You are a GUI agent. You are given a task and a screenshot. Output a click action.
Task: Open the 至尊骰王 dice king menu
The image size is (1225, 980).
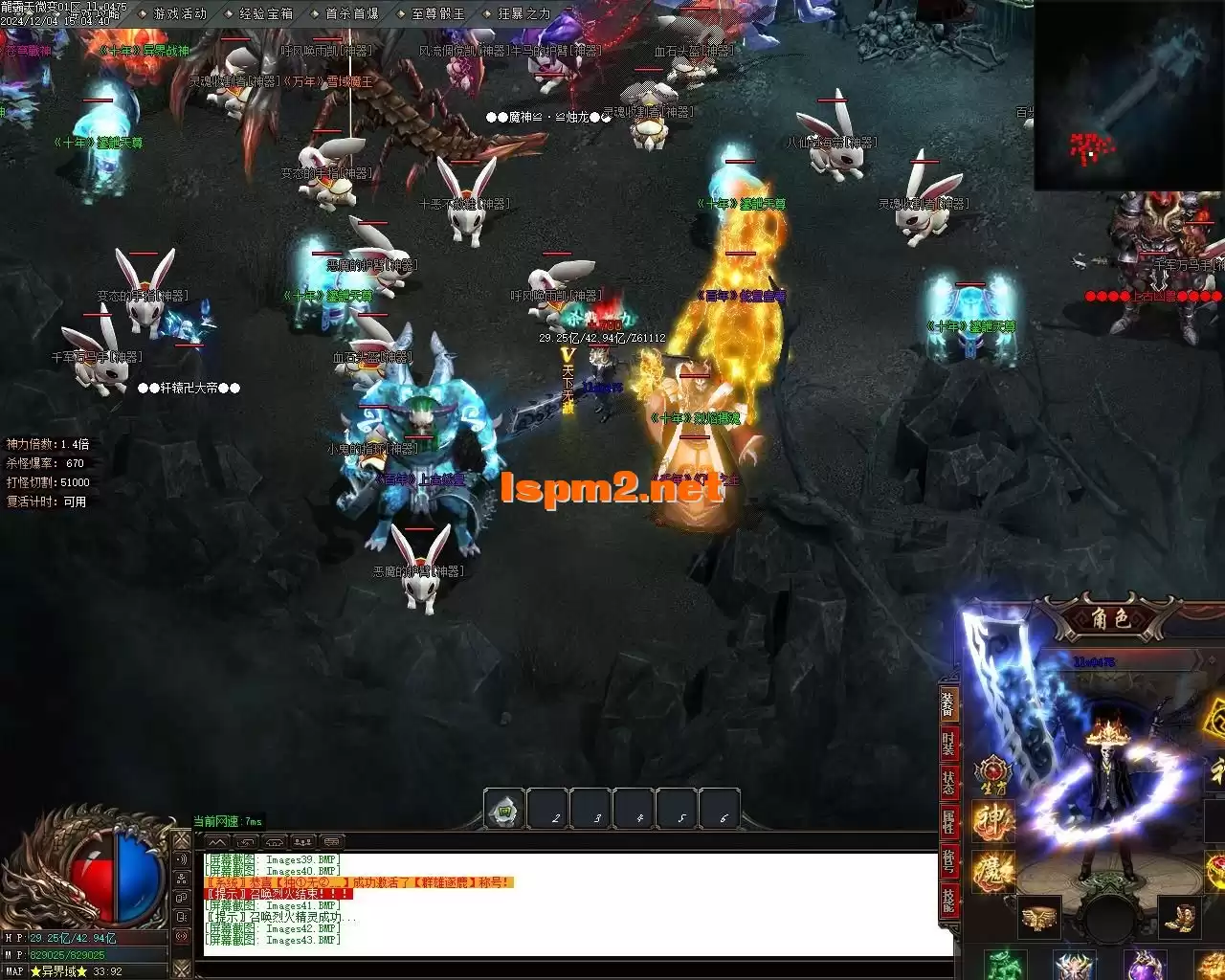437,13
